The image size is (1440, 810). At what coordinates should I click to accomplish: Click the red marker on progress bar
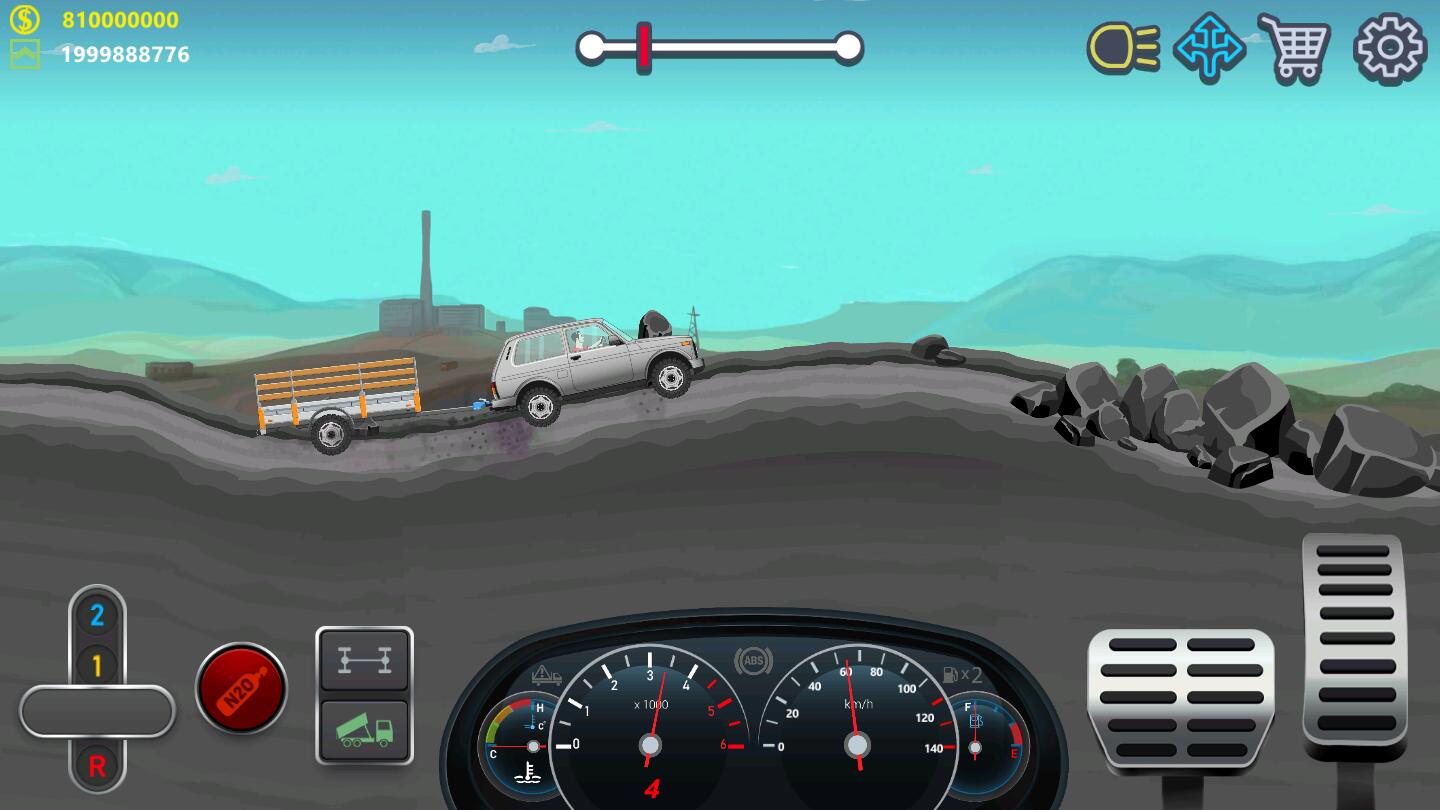pos(645,47)
